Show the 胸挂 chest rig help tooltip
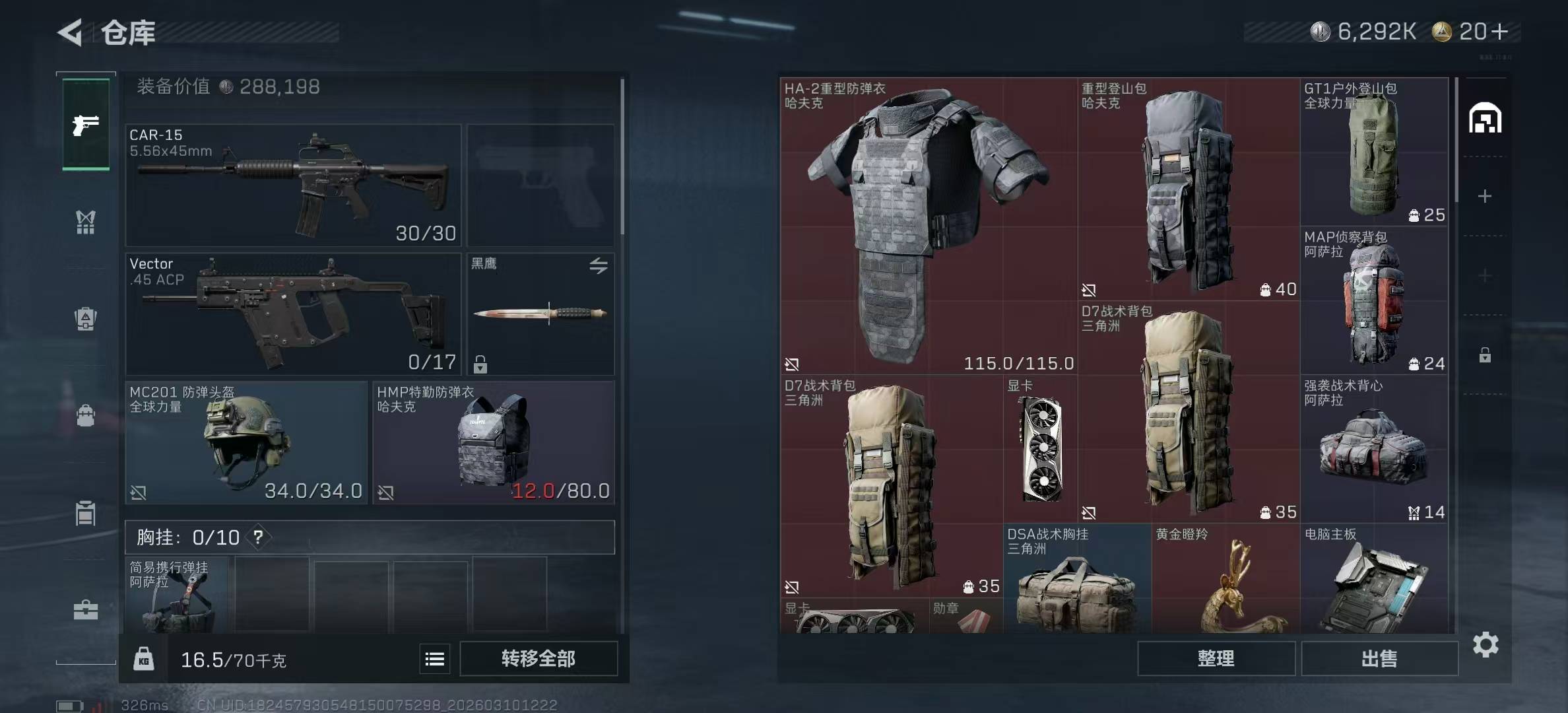Viewport: 1568px width, 713px height. pyautogui.click(x=258, y=537)
